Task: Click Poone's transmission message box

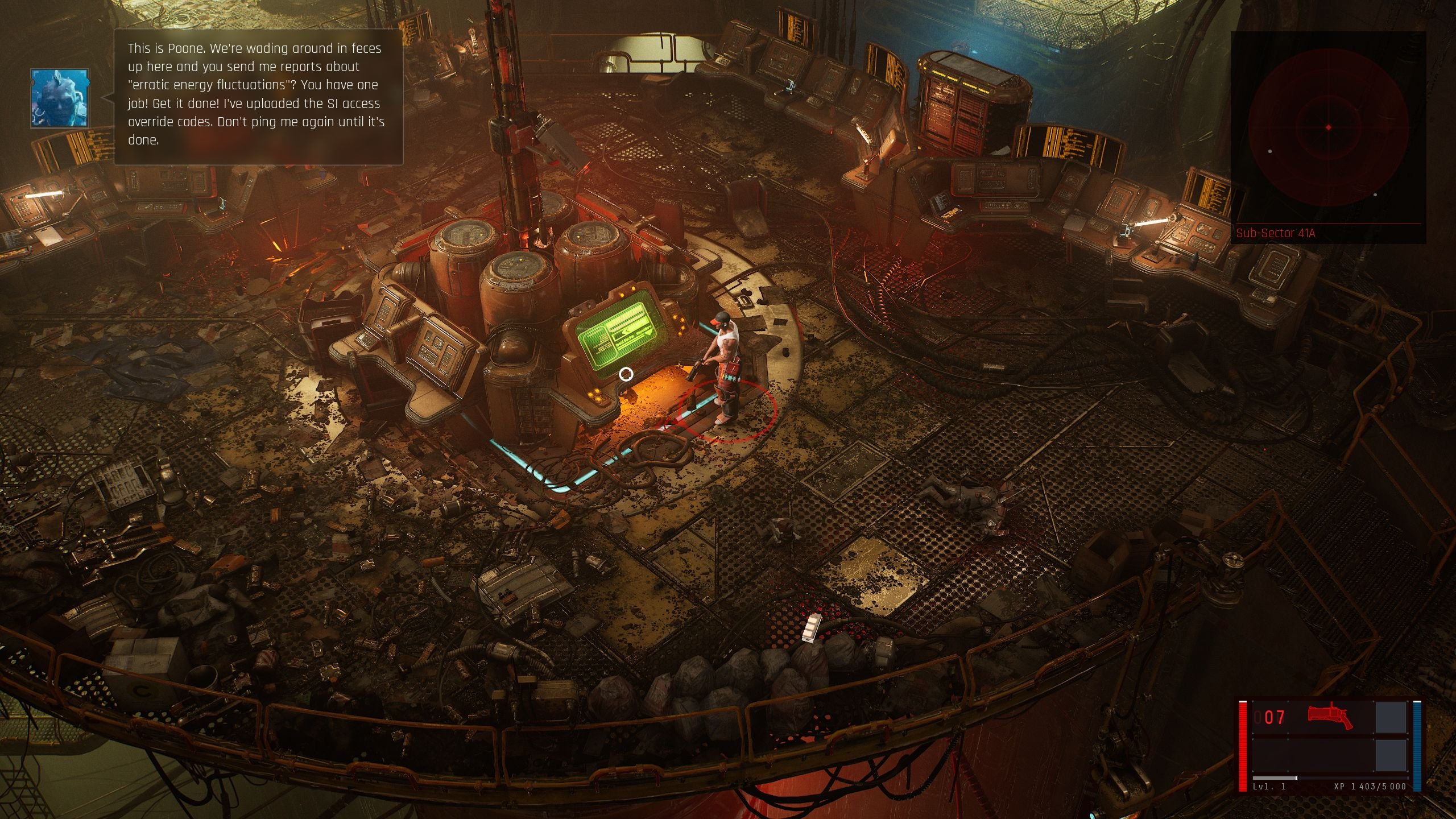Action: (259, 96)
